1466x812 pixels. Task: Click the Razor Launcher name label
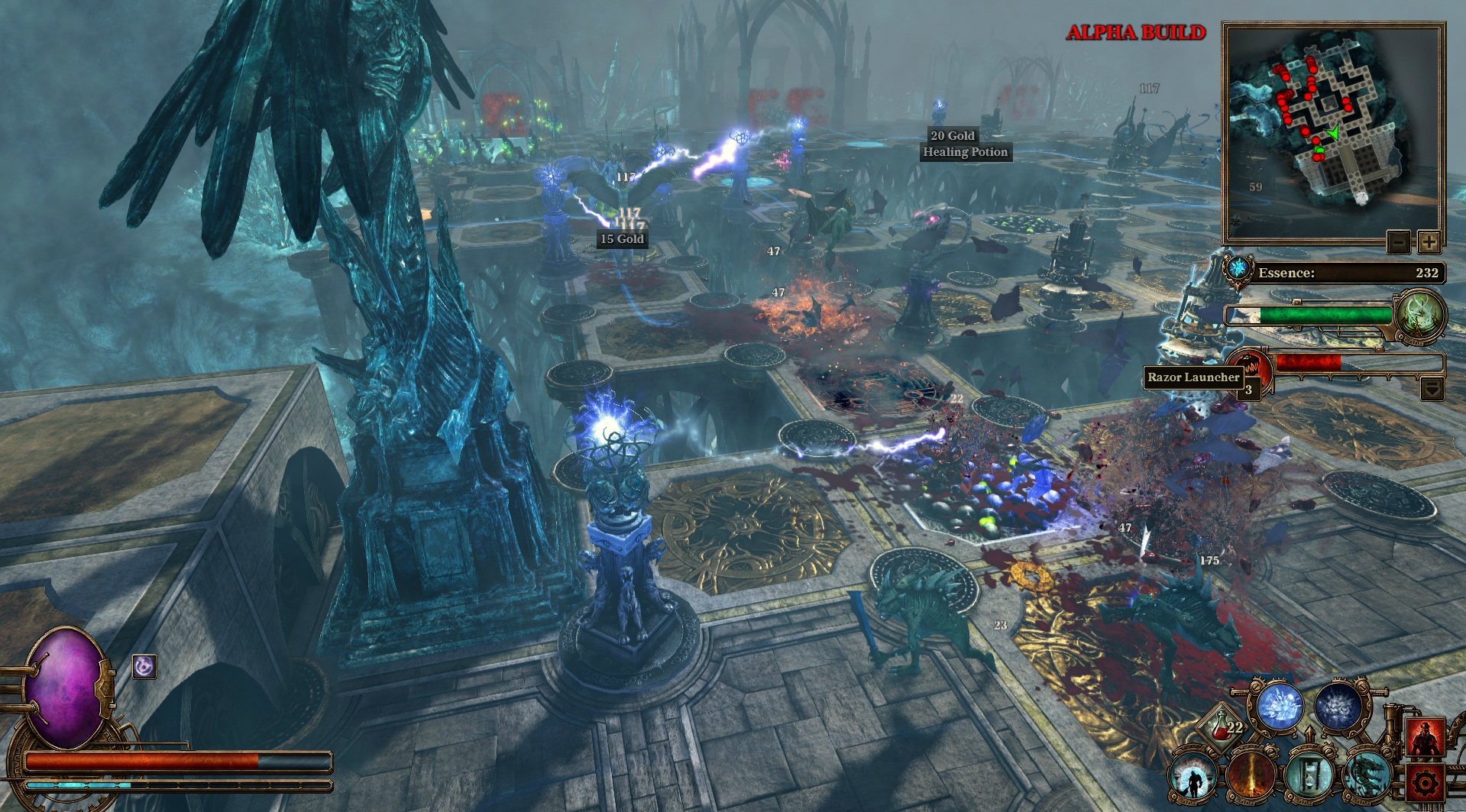[1193, 377]
